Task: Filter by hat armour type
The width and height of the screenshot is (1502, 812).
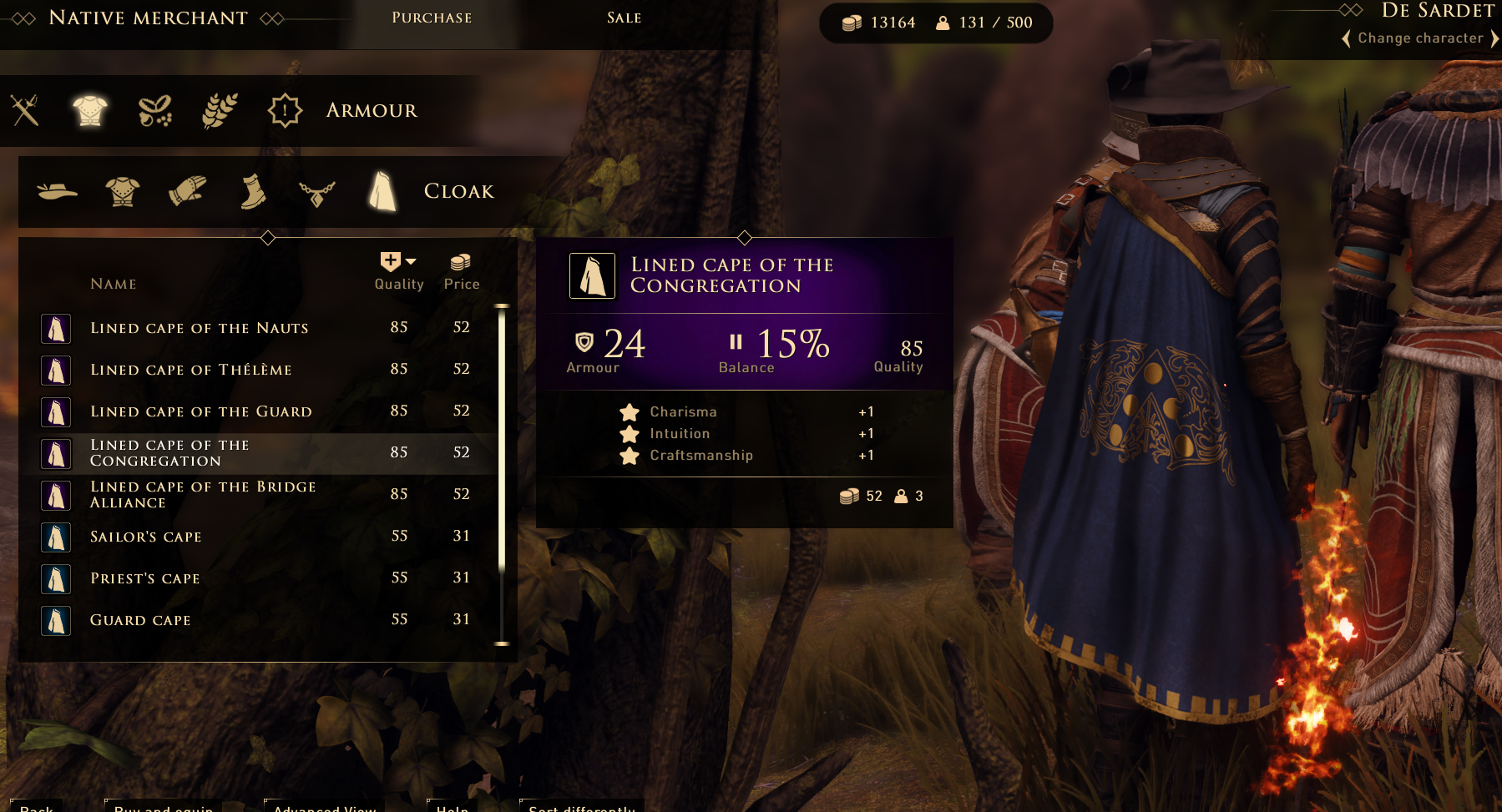Action: click(58, 191)
